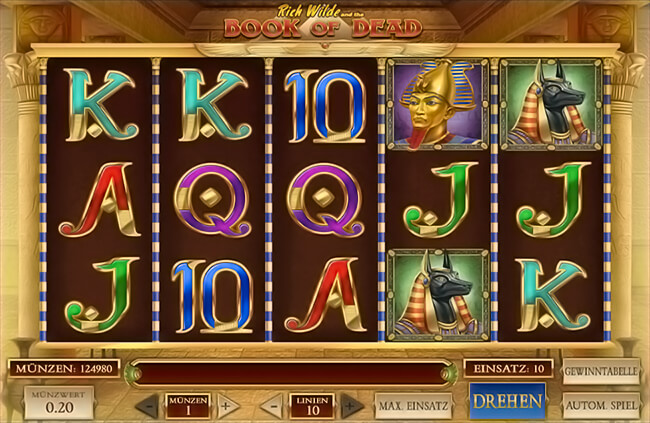Reduce Linien with the minus button
The height and width of the screenshot is (423, 650).
[274, 406]
